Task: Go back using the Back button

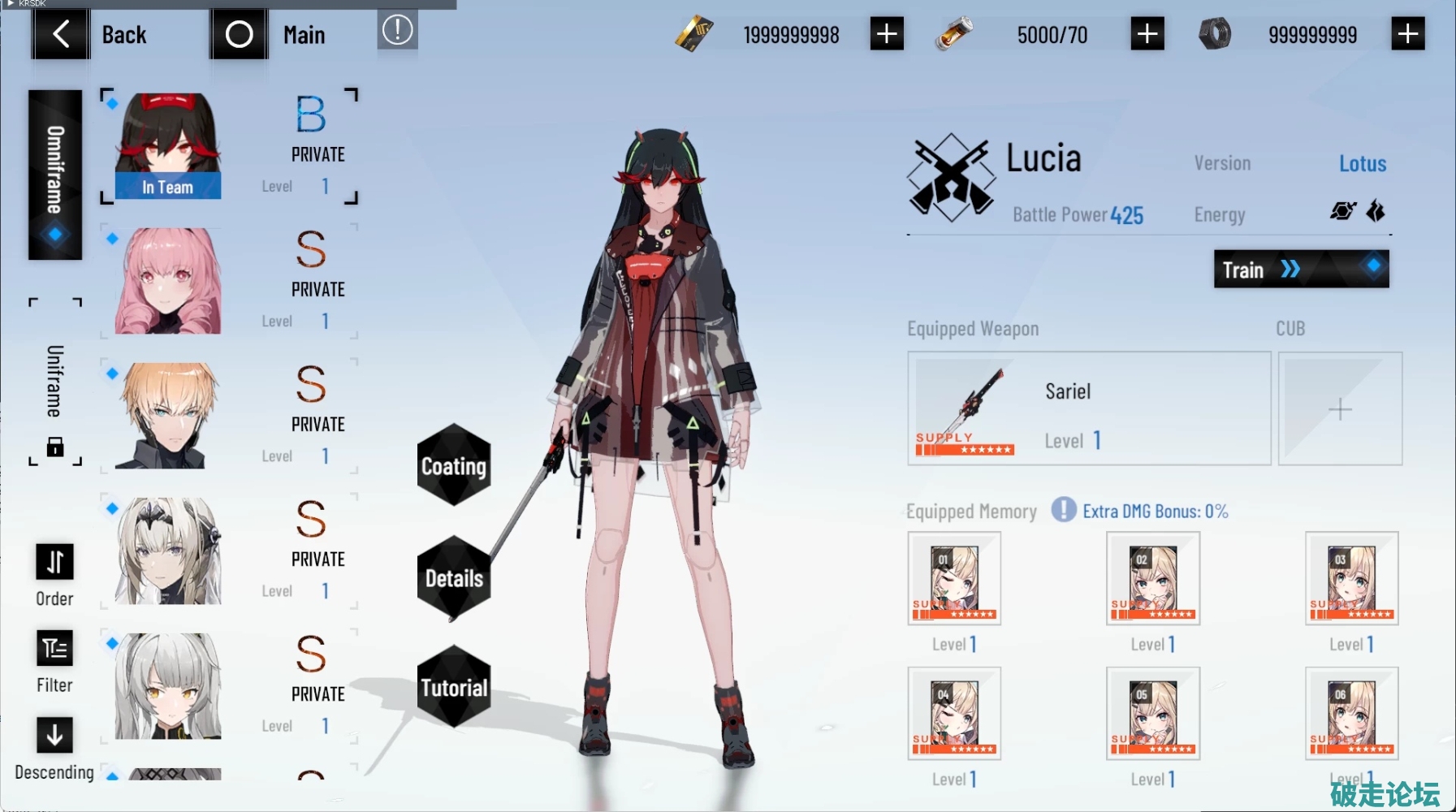Action: (x=91, y=34)
